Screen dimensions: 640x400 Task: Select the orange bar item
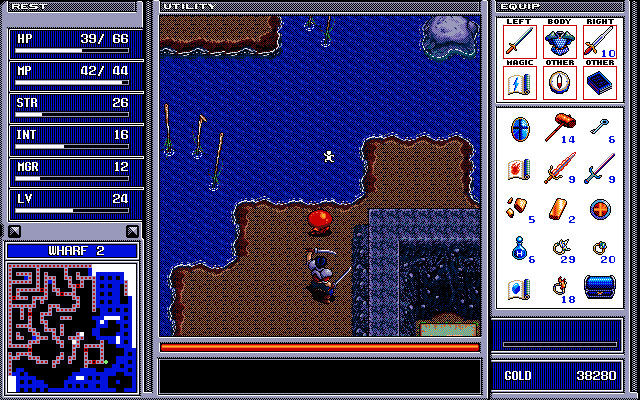point(559,209)
